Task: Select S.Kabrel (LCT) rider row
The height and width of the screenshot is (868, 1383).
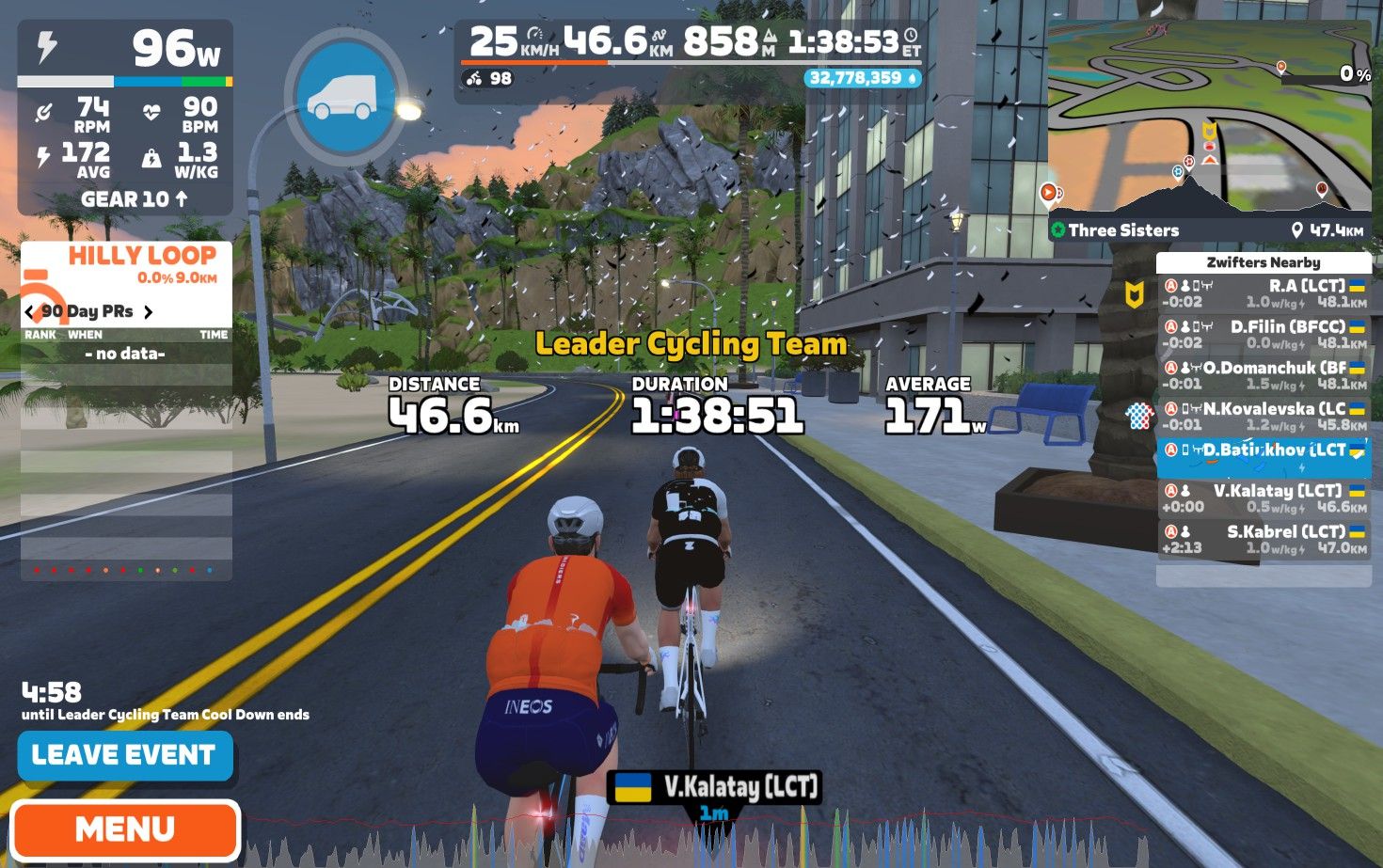Action: click(1263, 539)
